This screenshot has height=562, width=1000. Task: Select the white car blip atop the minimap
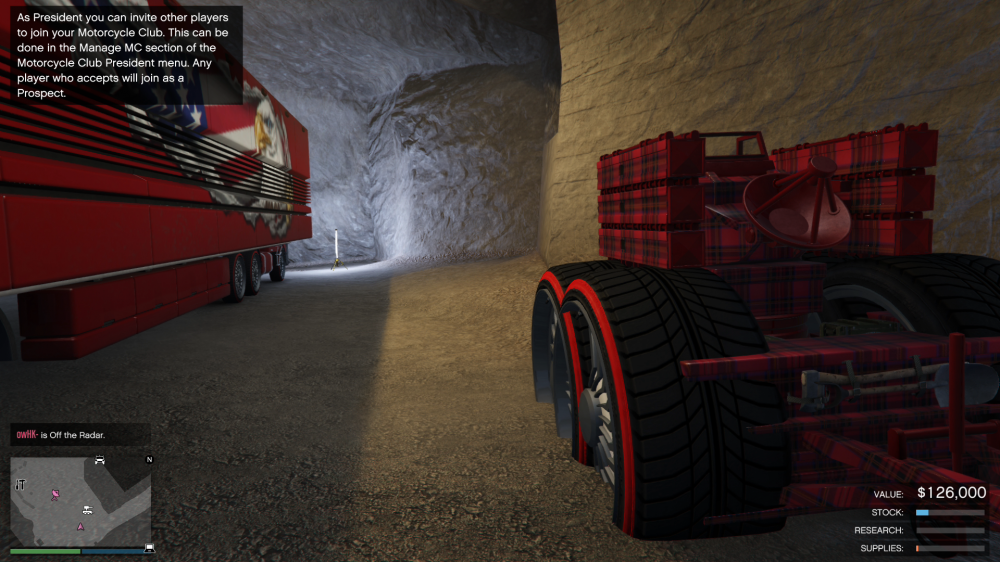tap(99, 460)
